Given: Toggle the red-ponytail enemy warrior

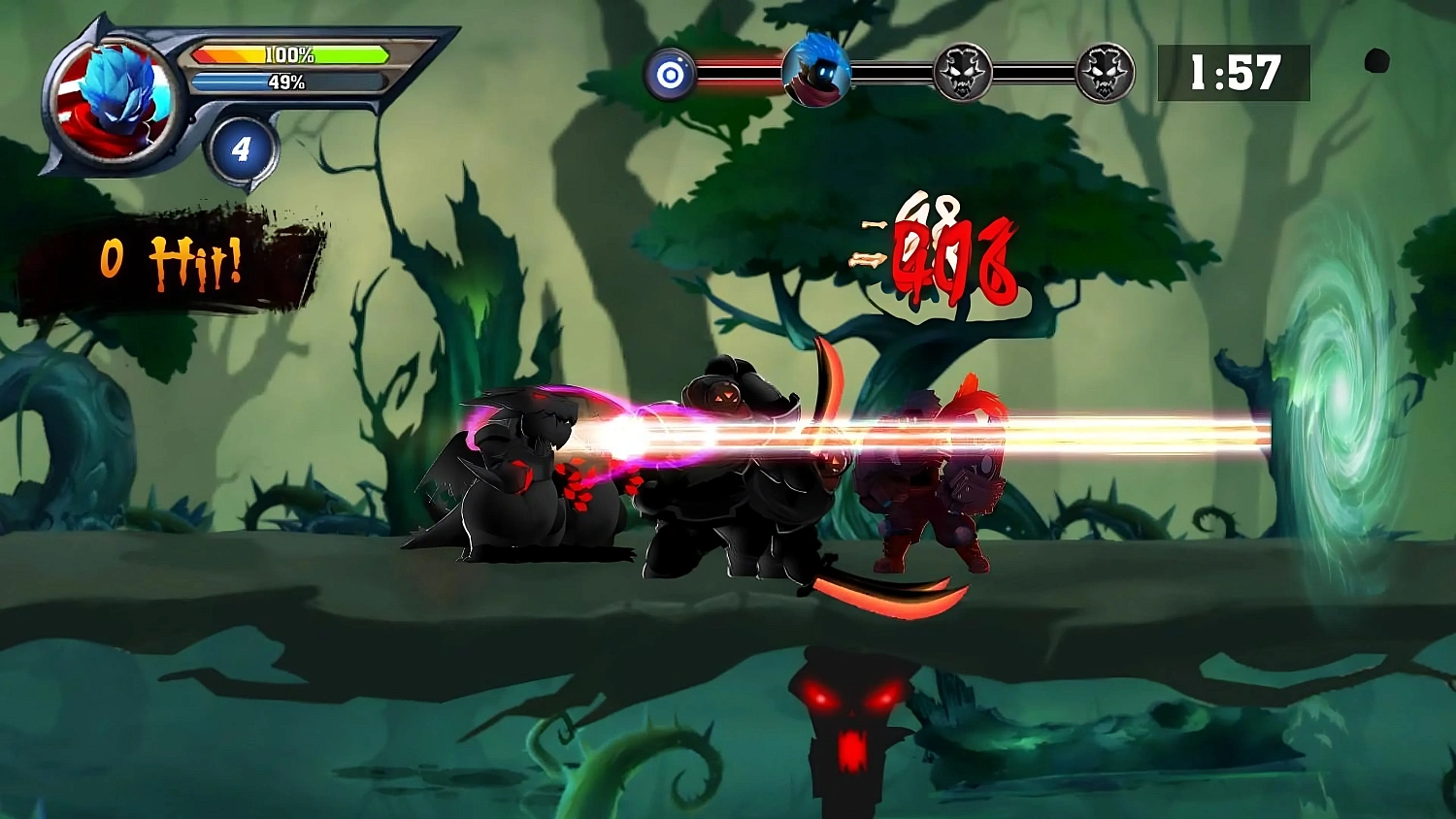Looking at the screenshot, I should [x=932, y=485].
